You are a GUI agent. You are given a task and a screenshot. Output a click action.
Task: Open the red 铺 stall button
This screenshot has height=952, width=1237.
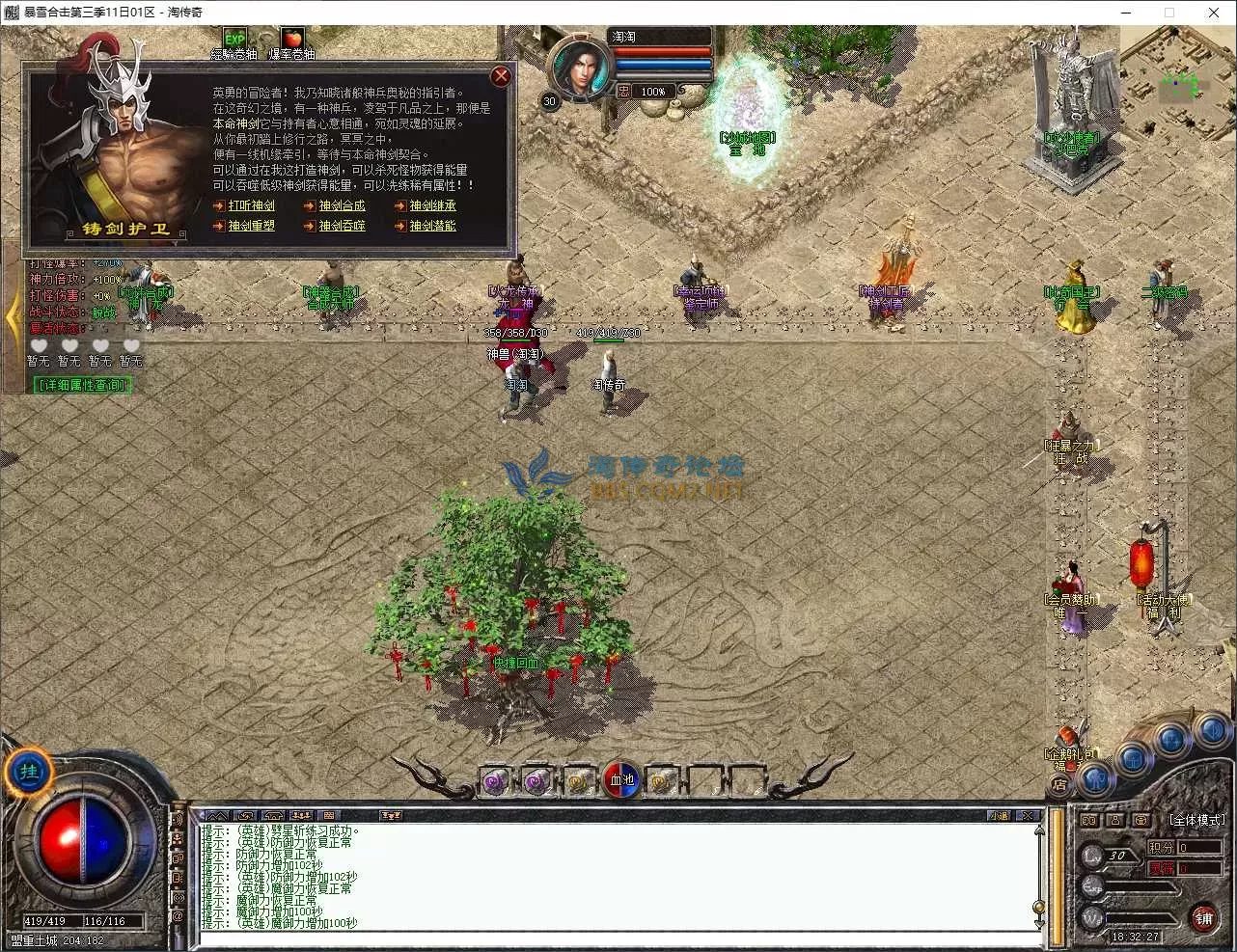pyautogui.click(x=1203, y=917)
